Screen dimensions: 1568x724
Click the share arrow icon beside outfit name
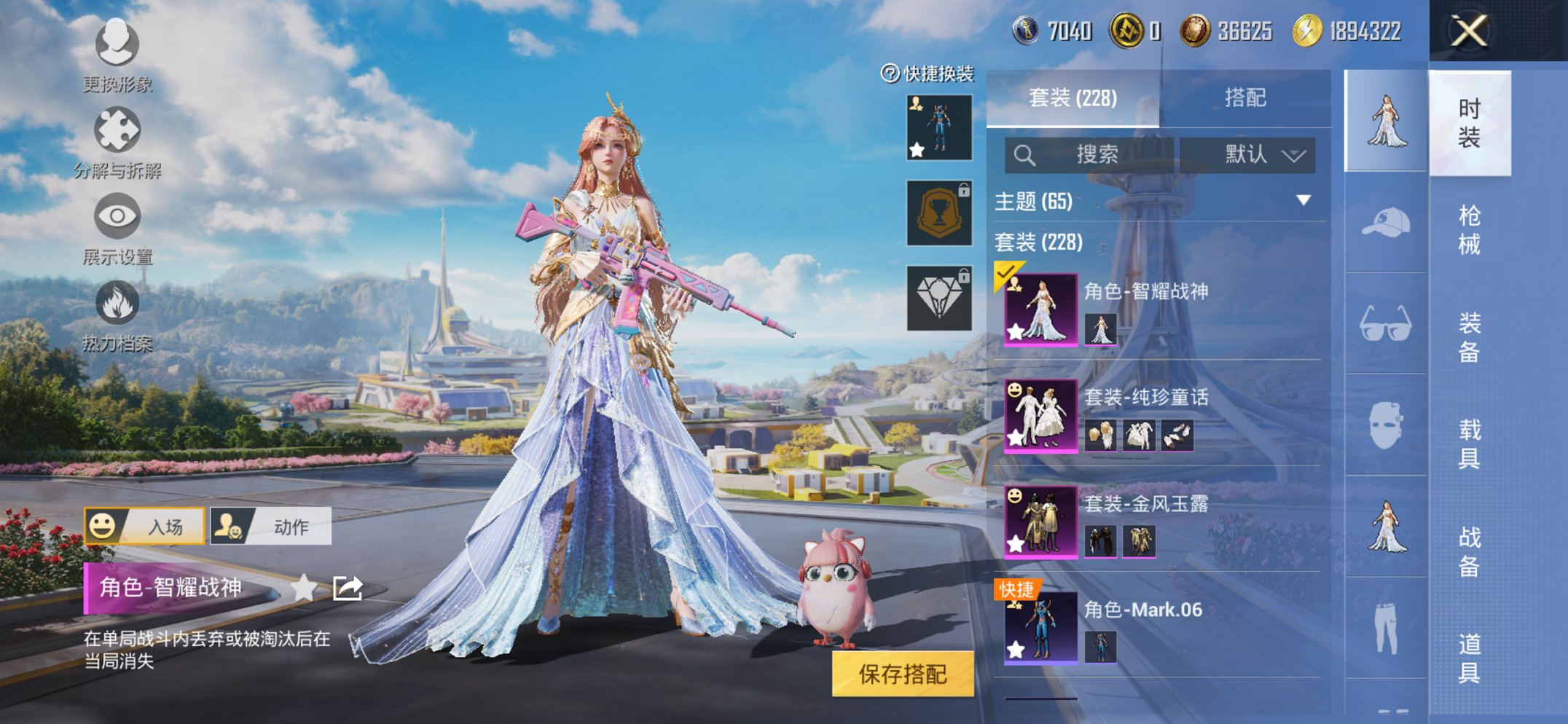pos(348,588)
